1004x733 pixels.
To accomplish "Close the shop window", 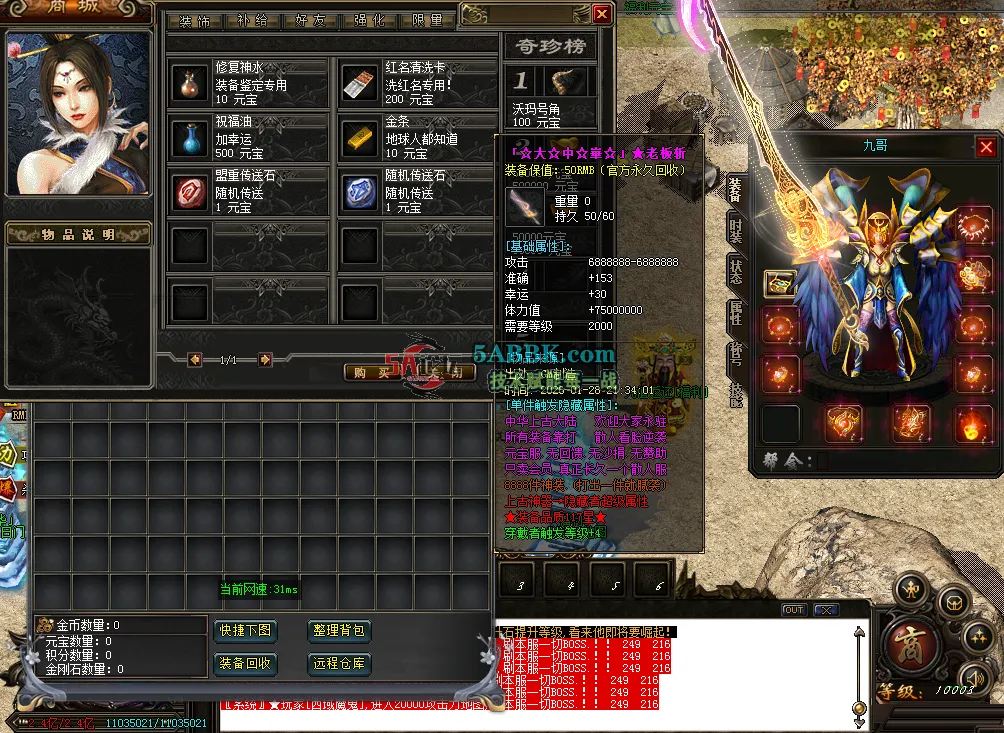I will point(601,14).
